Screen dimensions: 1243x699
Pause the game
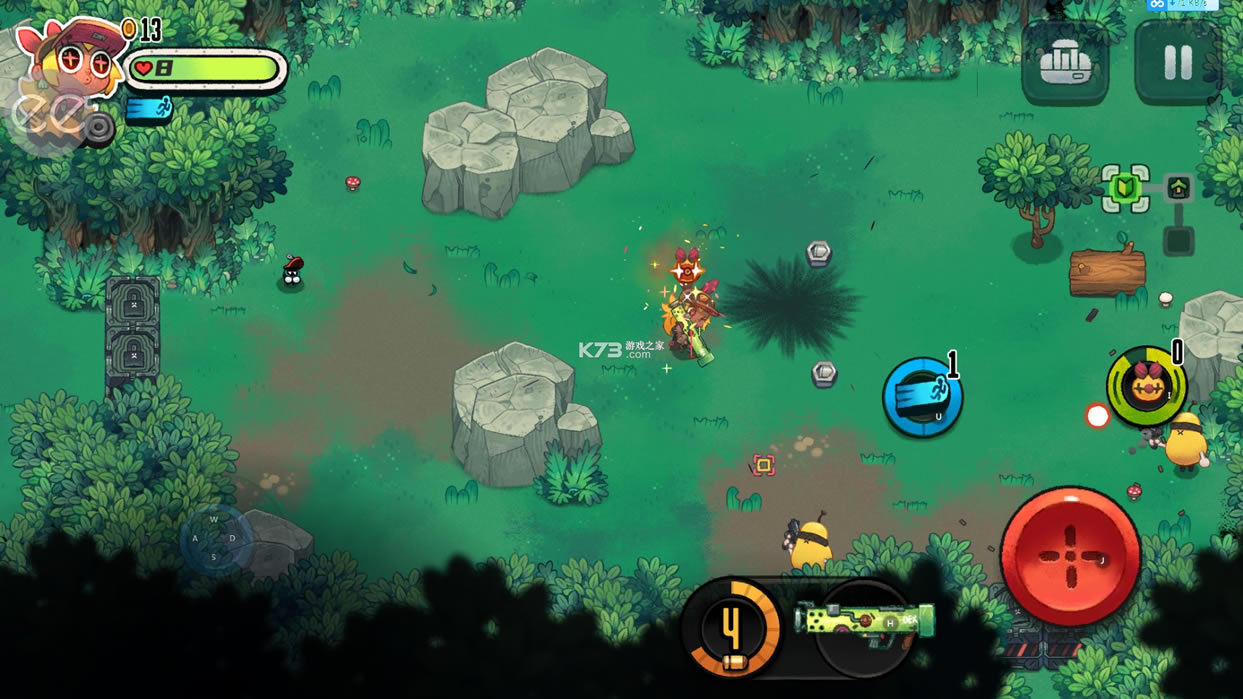1177,64
